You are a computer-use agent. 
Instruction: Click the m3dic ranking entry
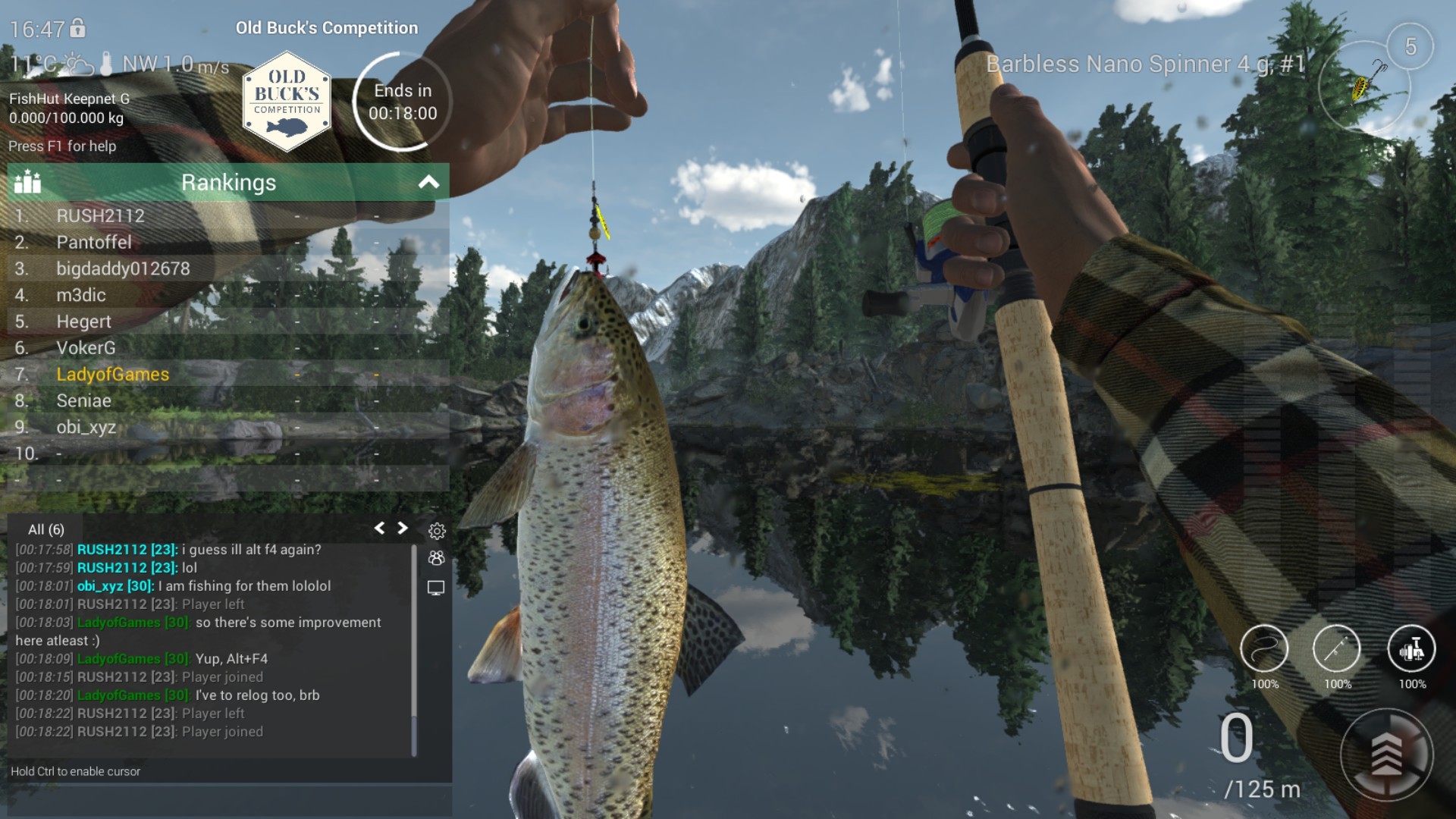pyautogui.click(x=81, y=296)
